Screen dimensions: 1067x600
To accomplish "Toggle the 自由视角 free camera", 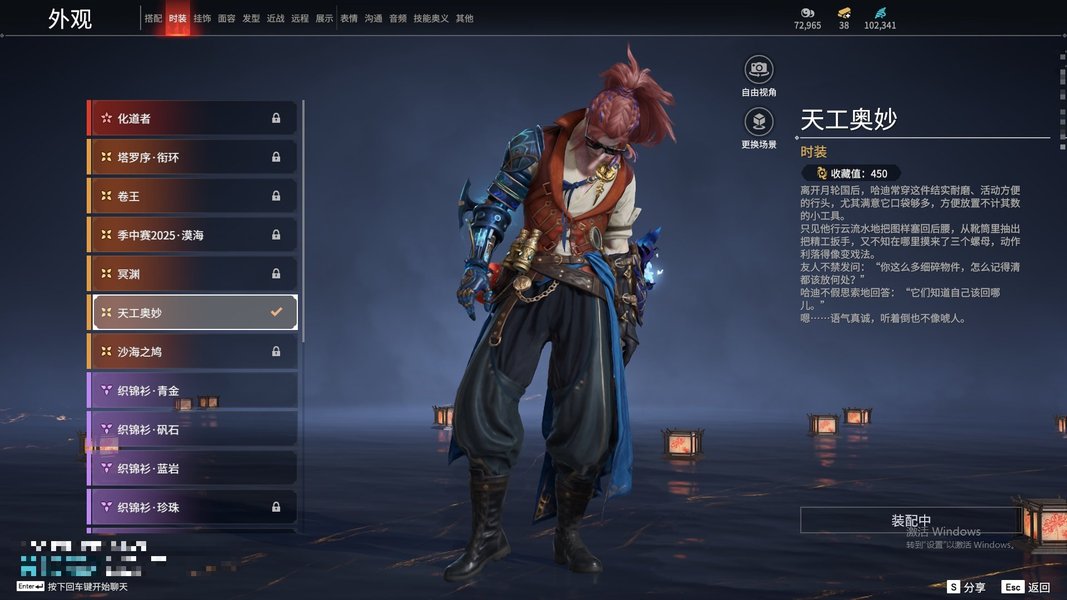I will pyautogui.click(x=759, y=69).
